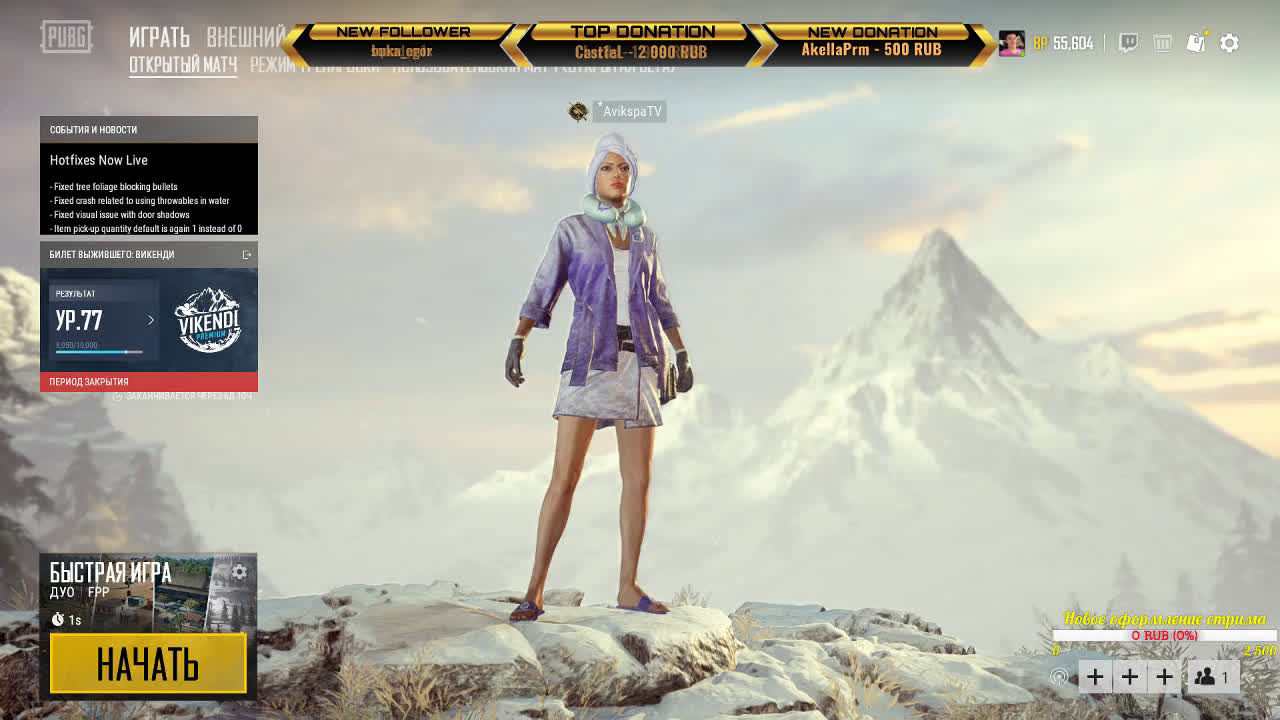Image resolution: width=1280 pixels, height=720 pixels.
Task: Click the Survivor Pass exit arrow icon
Action: (x=247, y=255)
